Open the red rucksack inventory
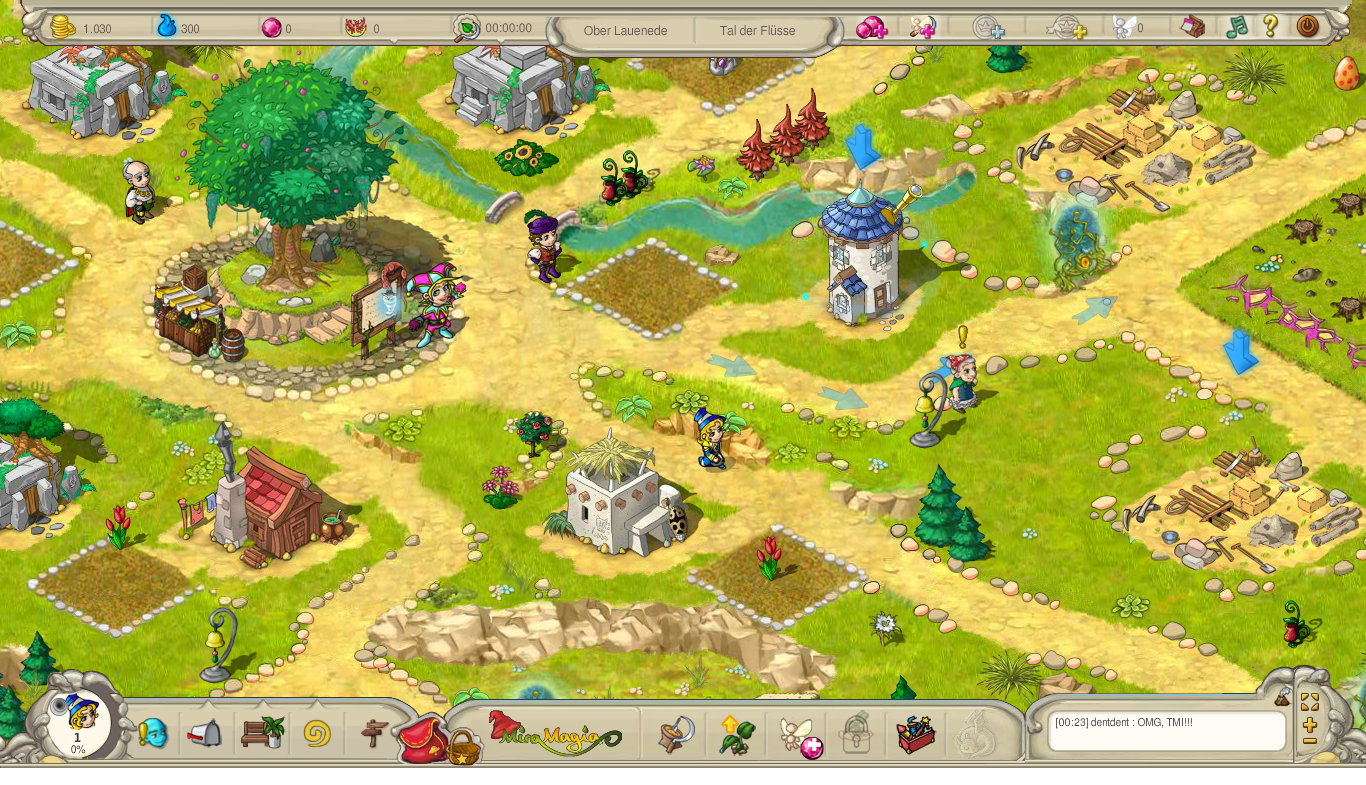The width and height of the screenshot is (1366, 785). click(x=424, y=737)
